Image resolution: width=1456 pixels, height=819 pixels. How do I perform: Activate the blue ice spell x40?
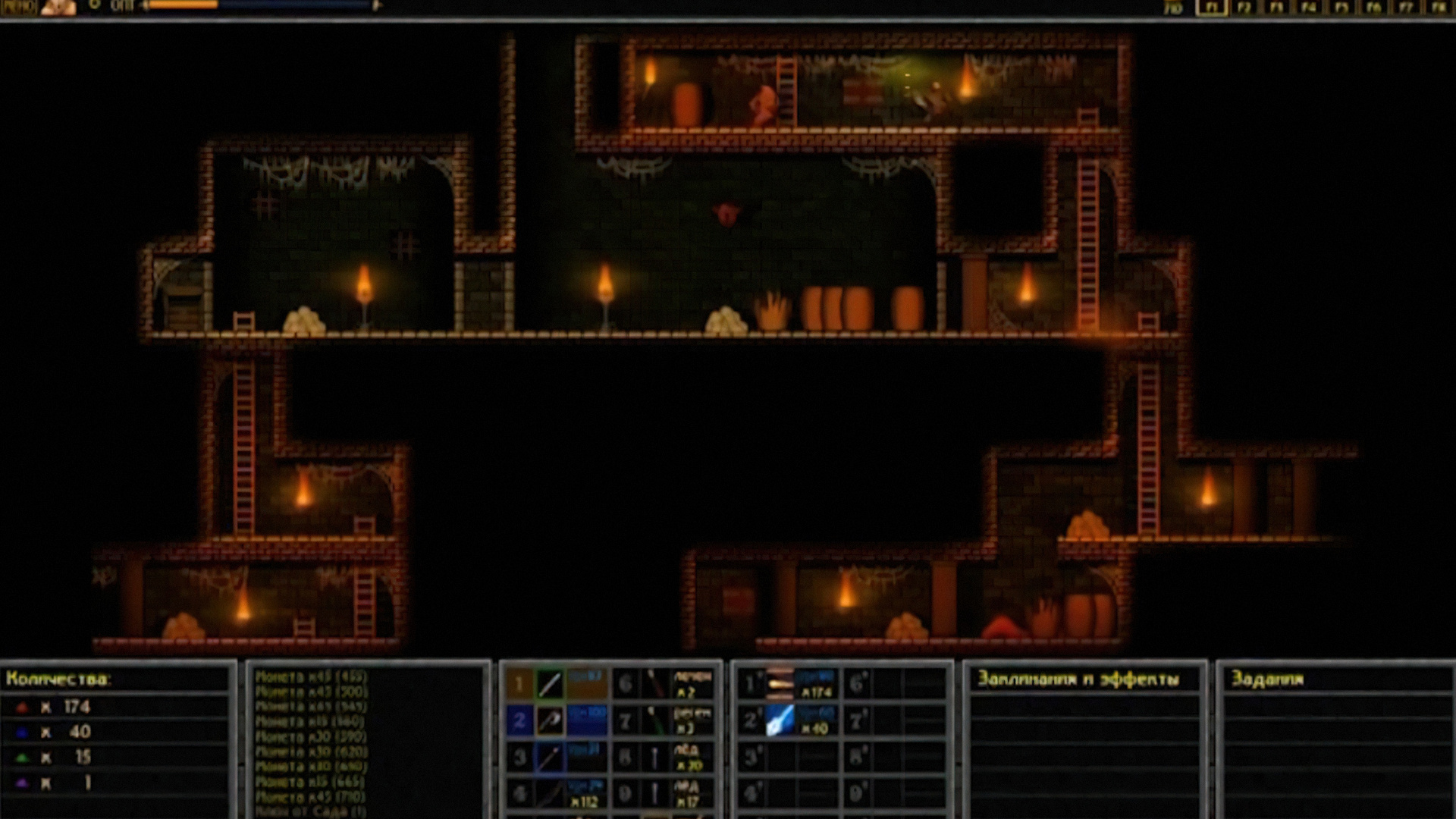pyautogui.click(x=780, y=720)
